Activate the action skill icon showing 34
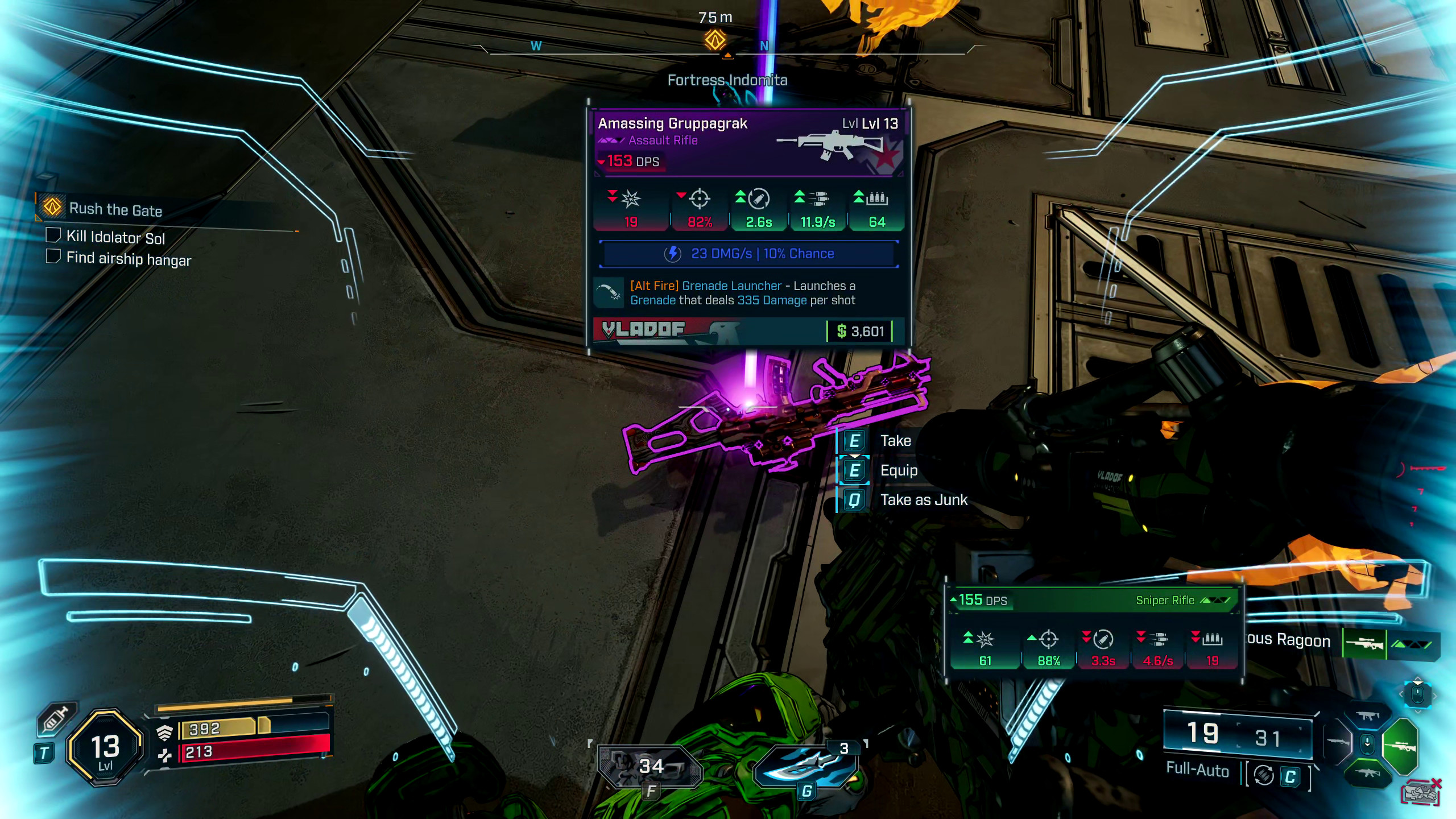 pyautogui.click(x=650, y=767)
